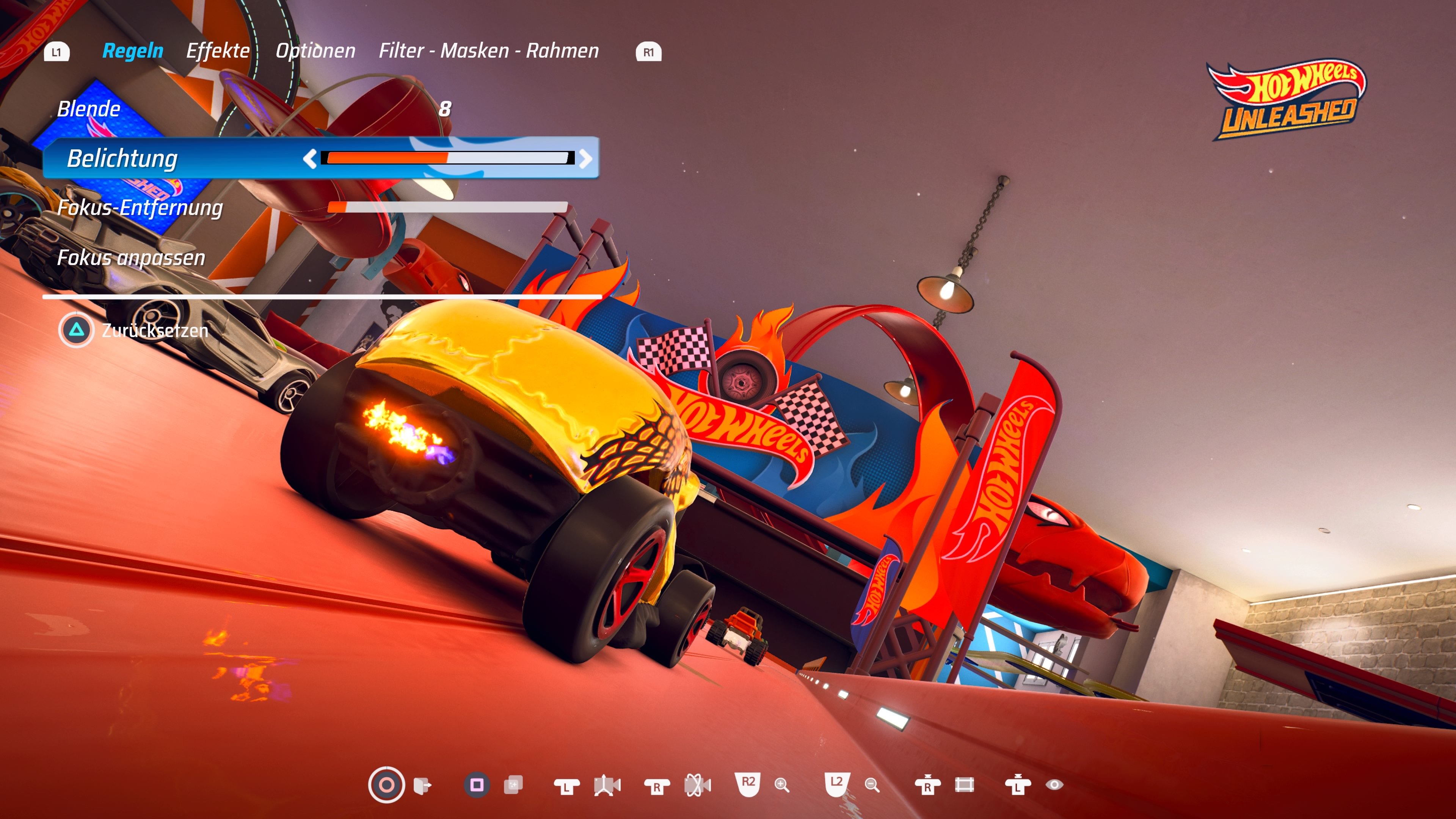1456x819 pixels.
Task: Select the Filter - Masken - Rahmen tab
Action: pos(489,50)
